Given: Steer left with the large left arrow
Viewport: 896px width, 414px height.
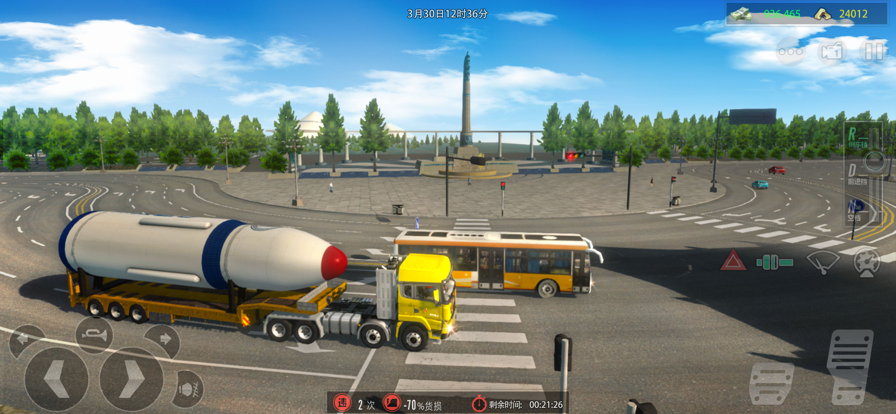Looking at the screenshot, I should (56, 380).
